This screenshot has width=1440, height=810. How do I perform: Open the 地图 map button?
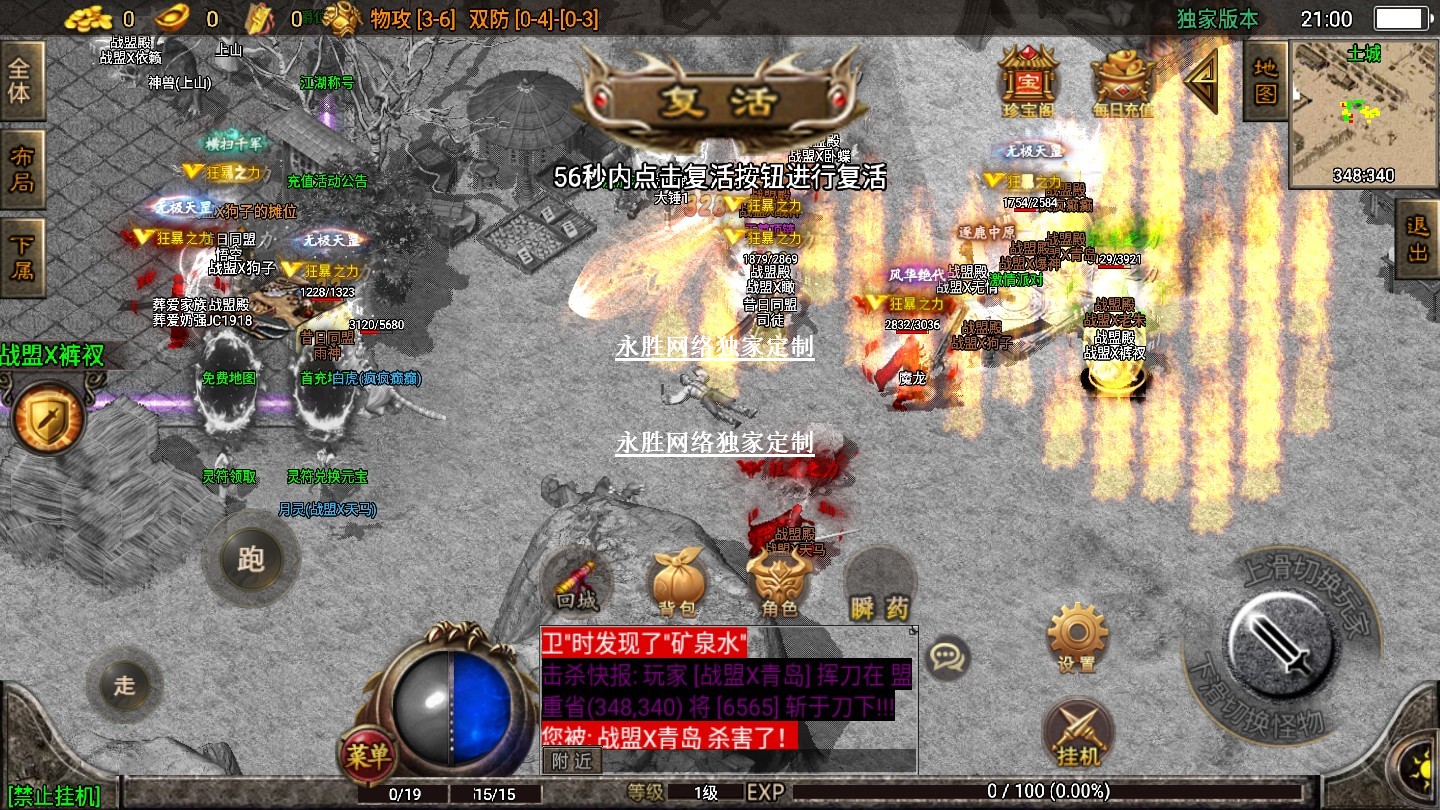[x=1266, y=81]
